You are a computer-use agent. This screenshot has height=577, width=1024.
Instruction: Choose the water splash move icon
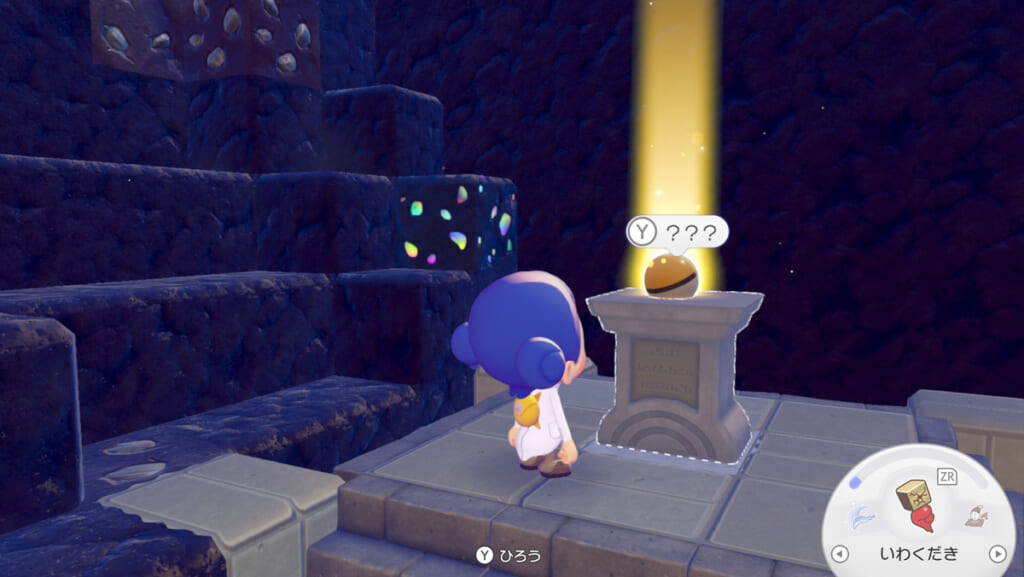[862, 517]
